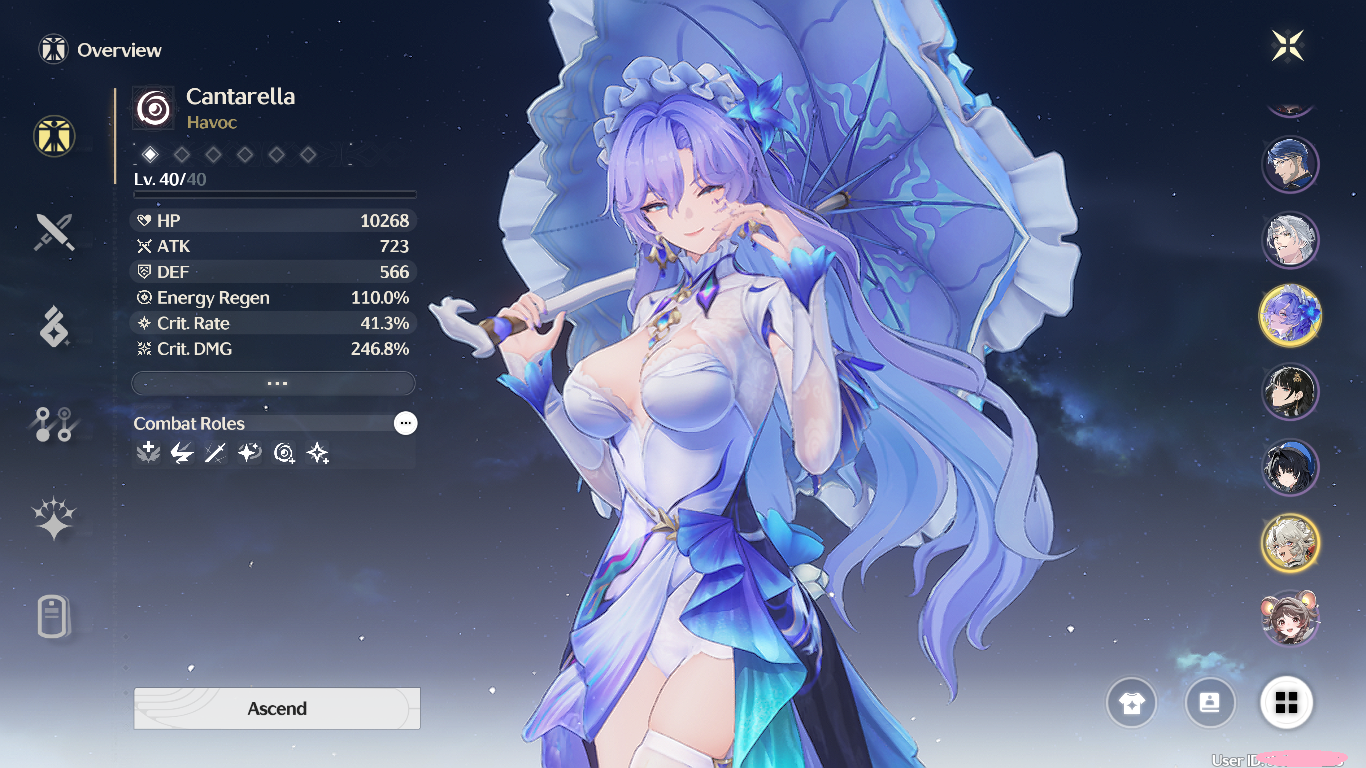Open the crossed swords Weapon tab
1366x768 pixels.
coord(54,232)
